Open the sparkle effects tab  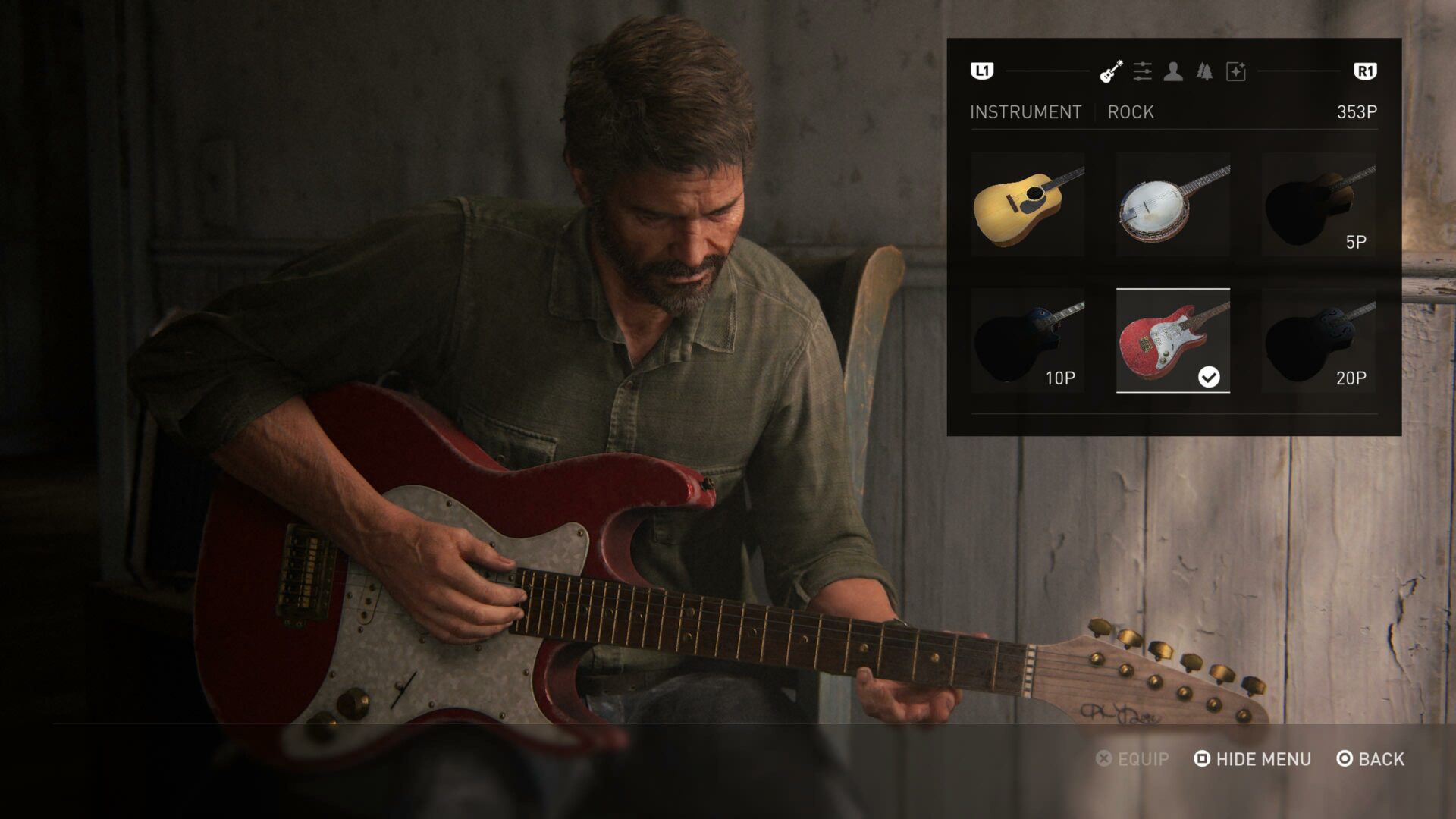(x=1236, y=71)
